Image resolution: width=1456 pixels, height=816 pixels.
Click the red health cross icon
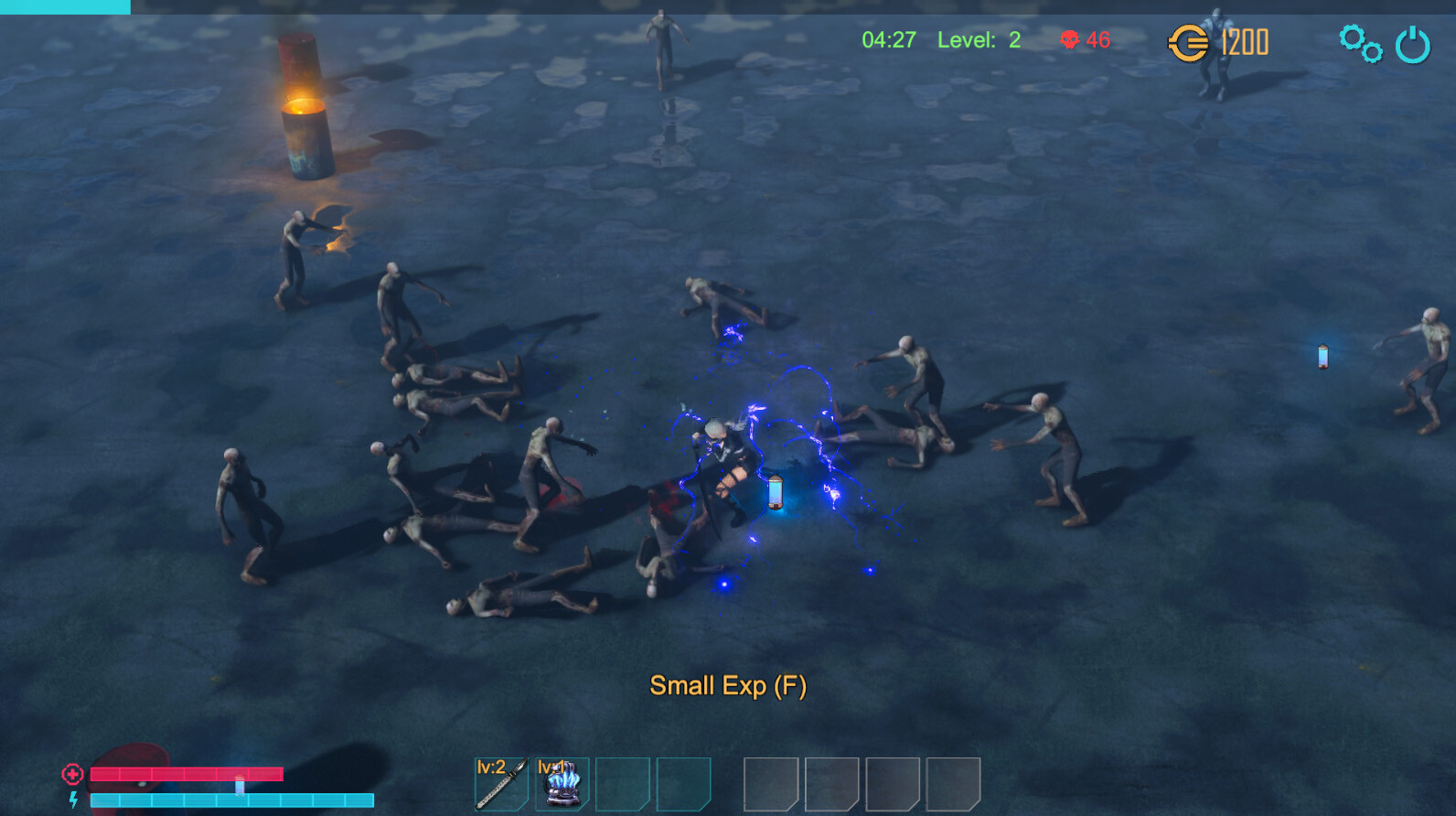point(71,775)
